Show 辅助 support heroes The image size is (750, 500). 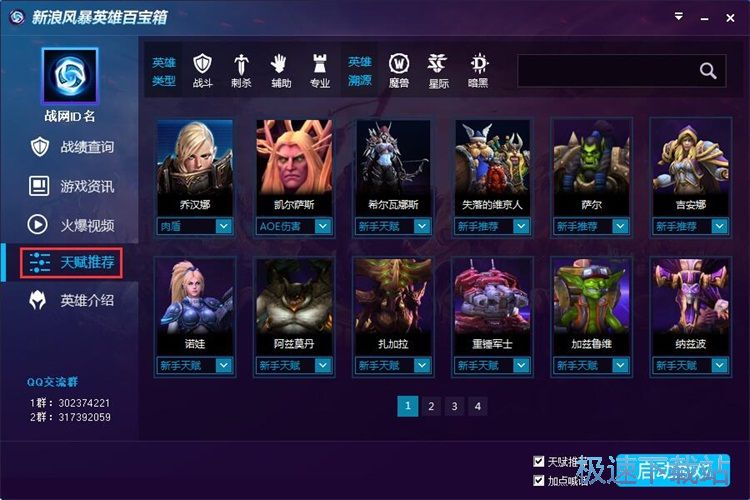click(281, 70)
